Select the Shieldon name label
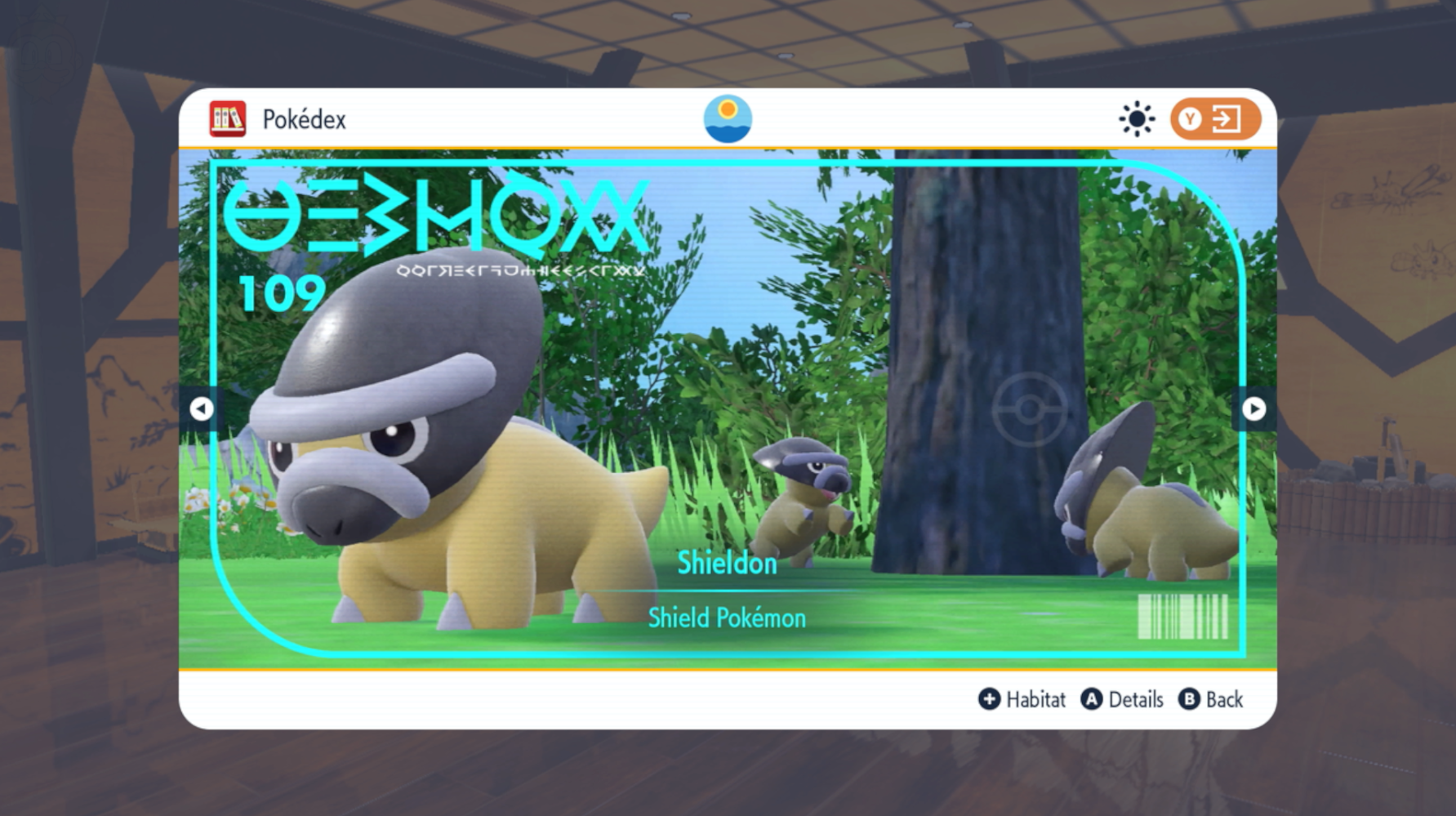This screenshot has height=816, width=1456. [x=726, y=564]
